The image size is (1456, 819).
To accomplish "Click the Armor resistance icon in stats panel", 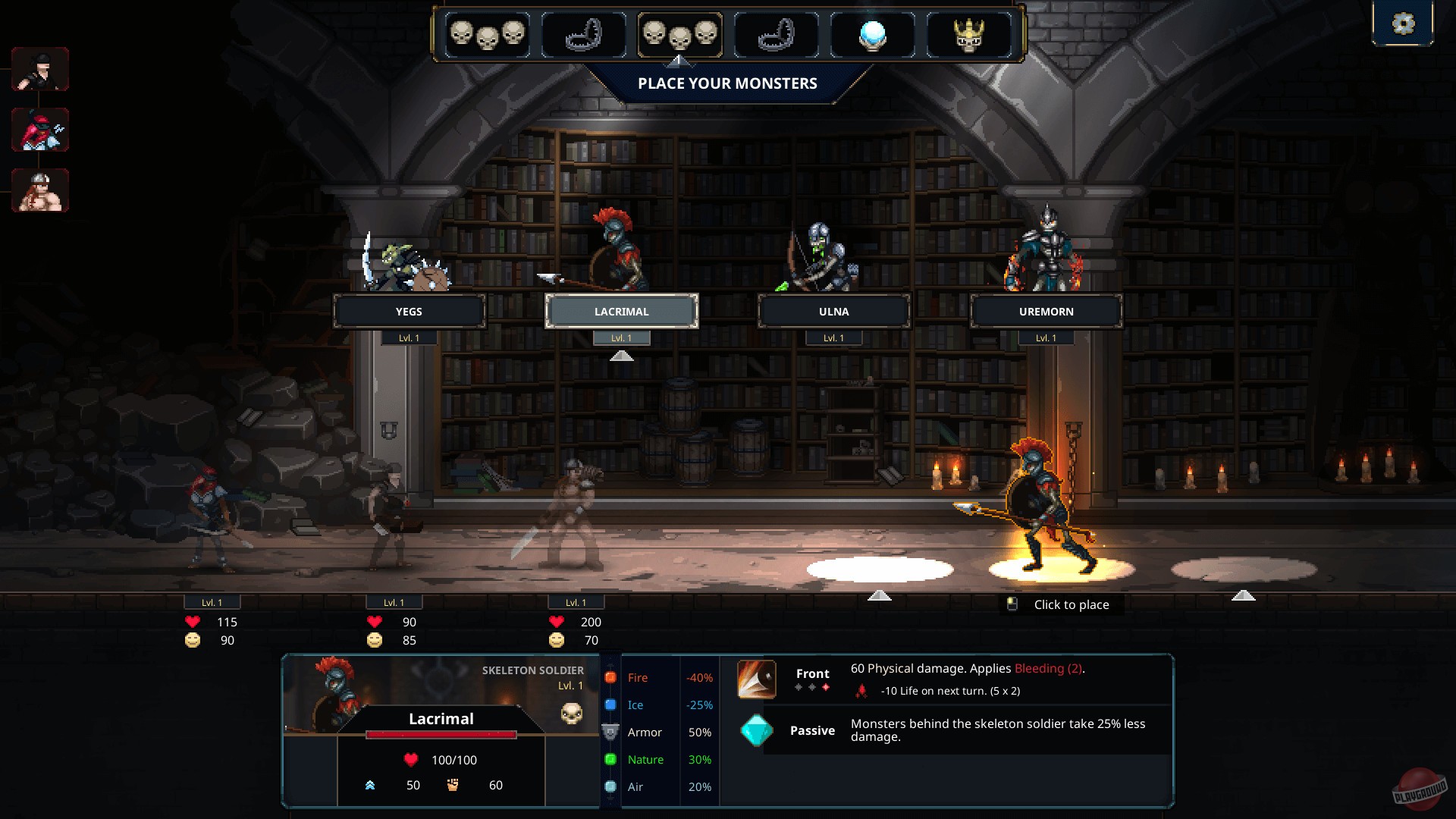I will coord(611,732).
